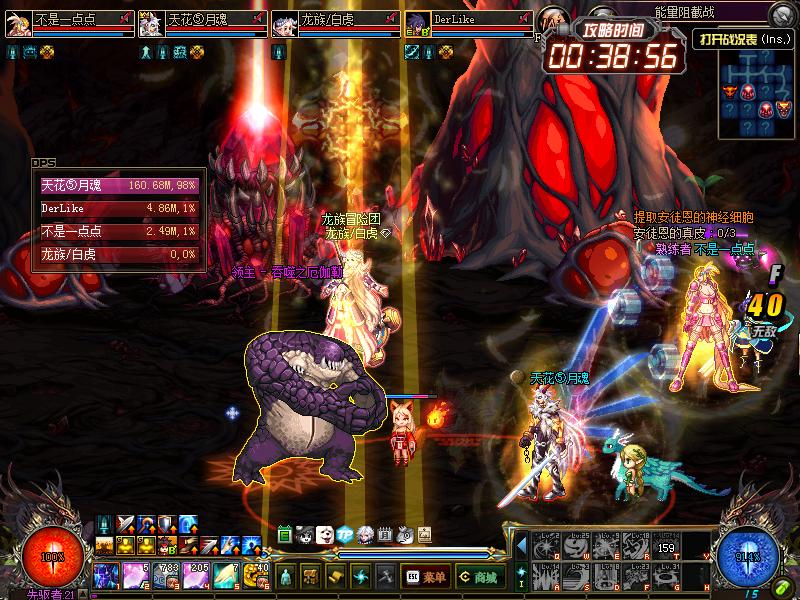Select party member DerLike frame

click(x=468, y=23)
